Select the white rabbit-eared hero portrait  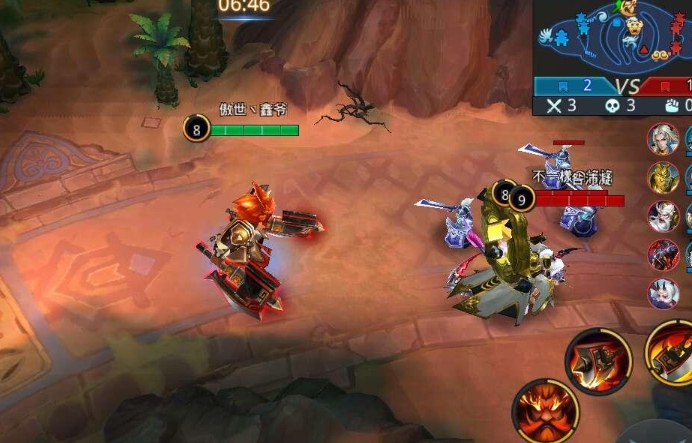click(x=662, y=293)
